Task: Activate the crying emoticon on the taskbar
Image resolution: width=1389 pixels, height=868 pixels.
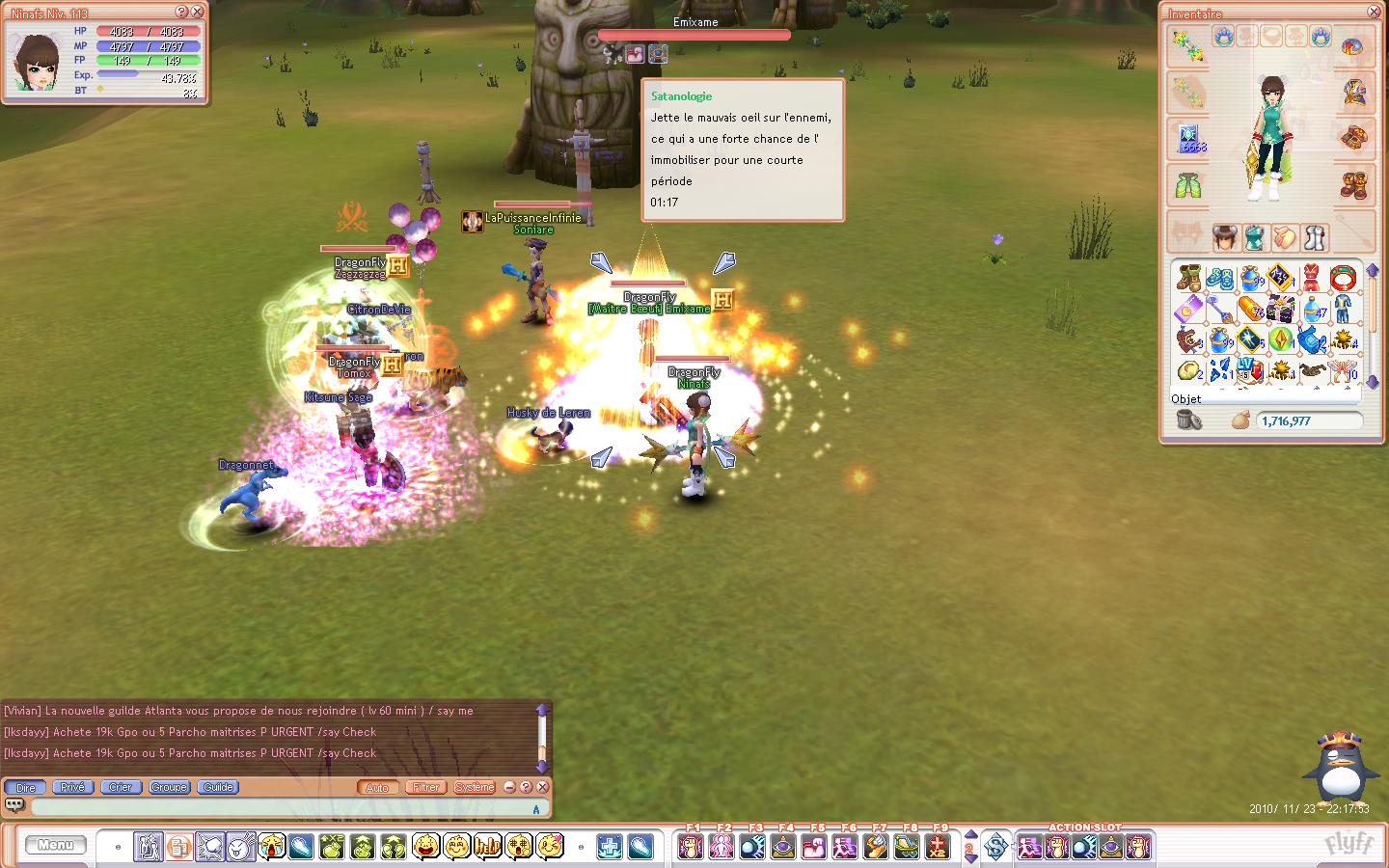Action: 271,847
